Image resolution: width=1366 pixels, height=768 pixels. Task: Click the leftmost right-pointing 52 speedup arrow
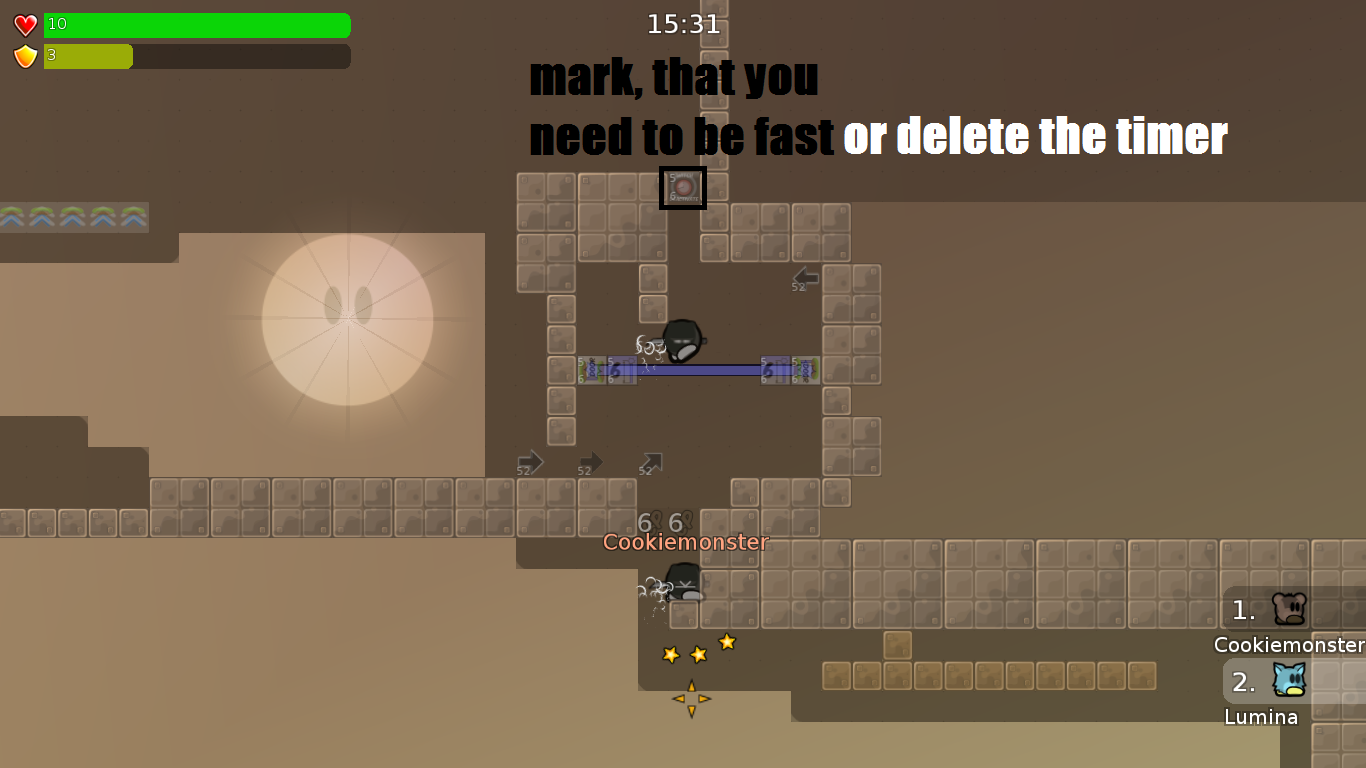529,462
